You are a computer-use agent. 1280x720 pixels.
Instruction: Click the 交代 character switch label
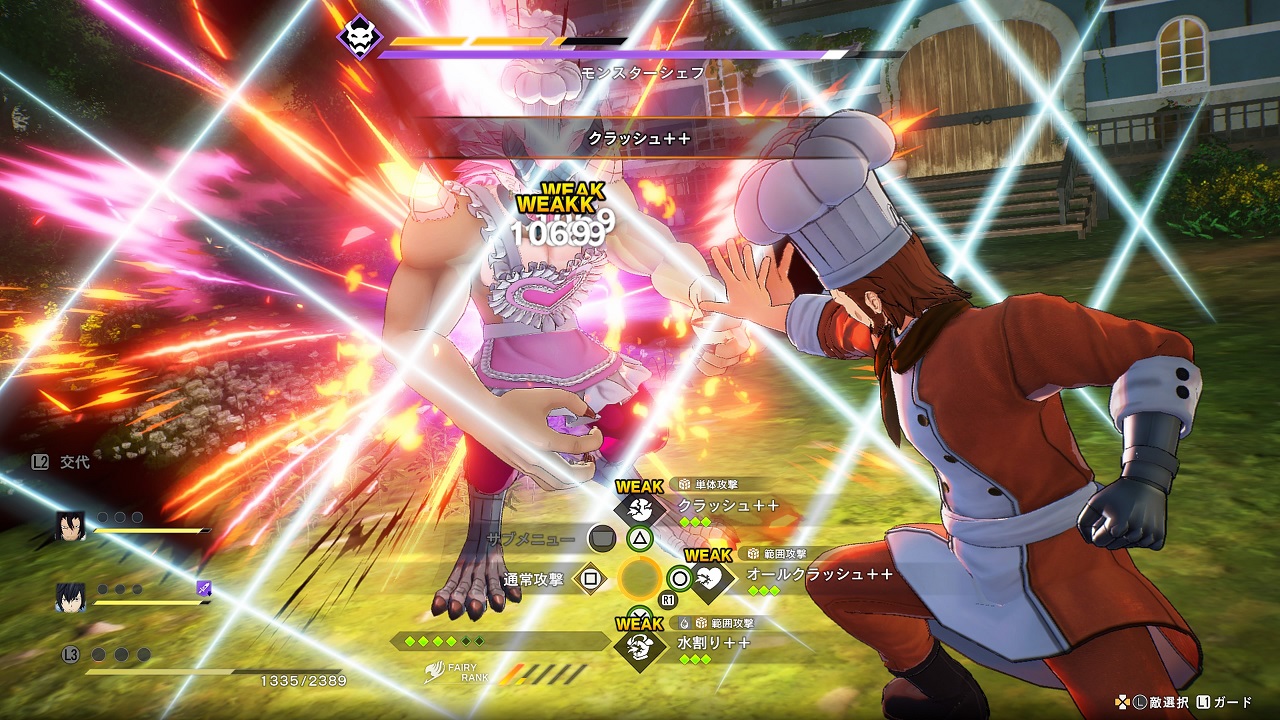[x=74, y=462]
